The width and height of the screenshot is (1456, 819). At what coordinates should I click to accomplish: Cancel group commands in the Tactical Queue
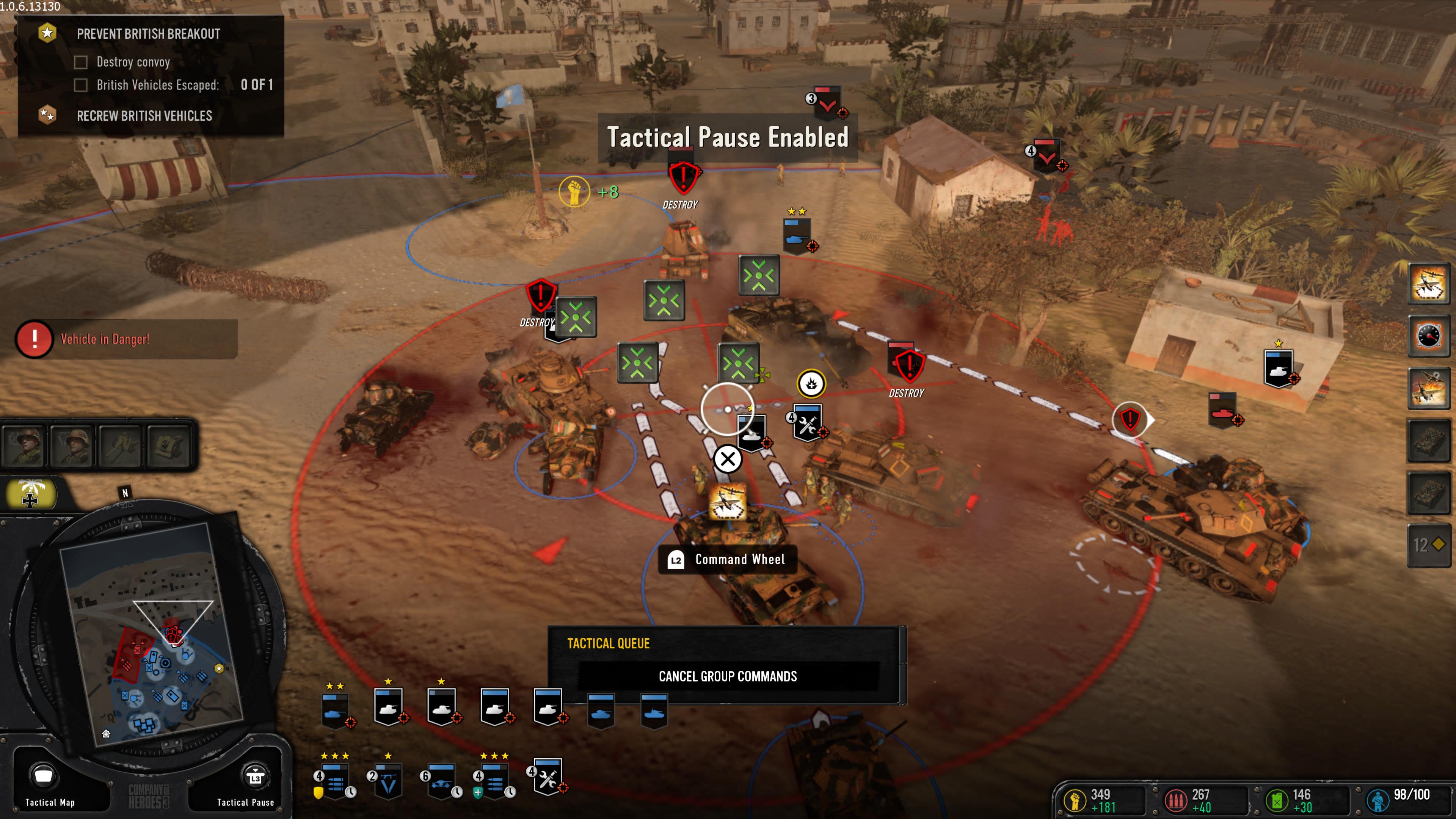(728, 676)
